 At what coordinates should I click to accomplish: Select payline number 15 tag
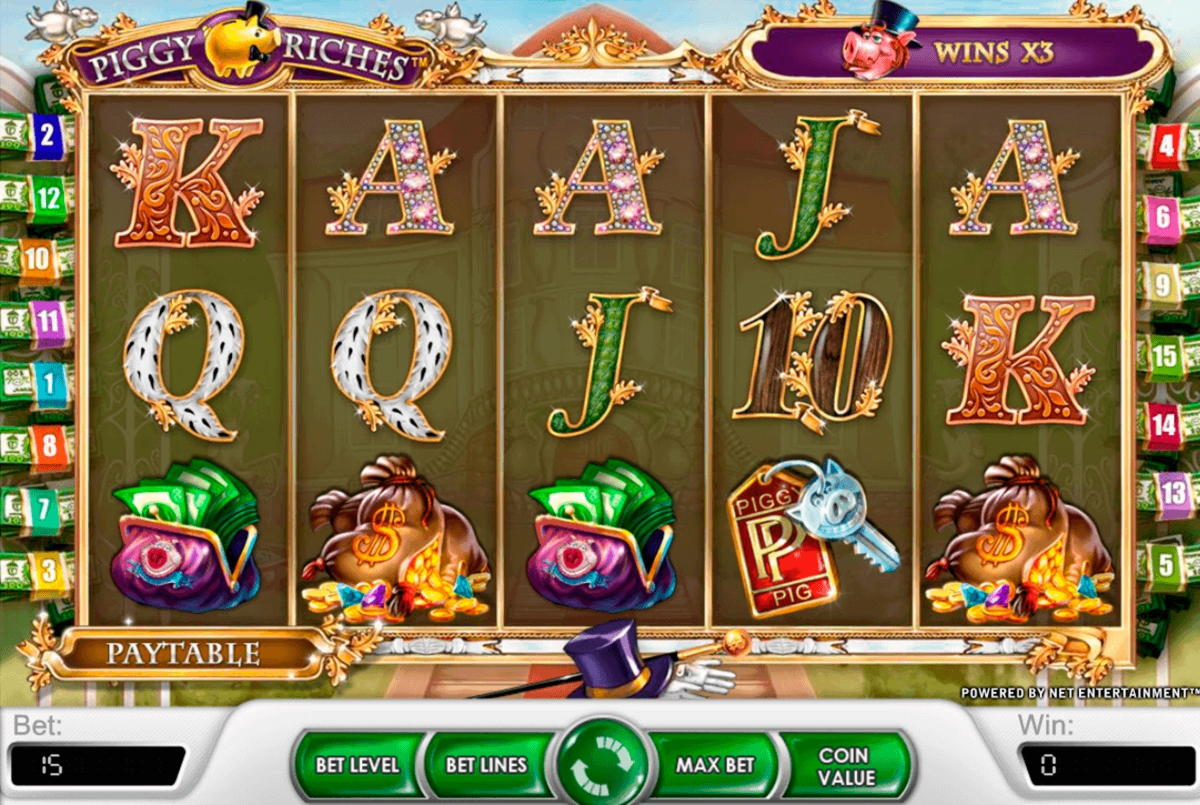click(x=1163, y=354)
